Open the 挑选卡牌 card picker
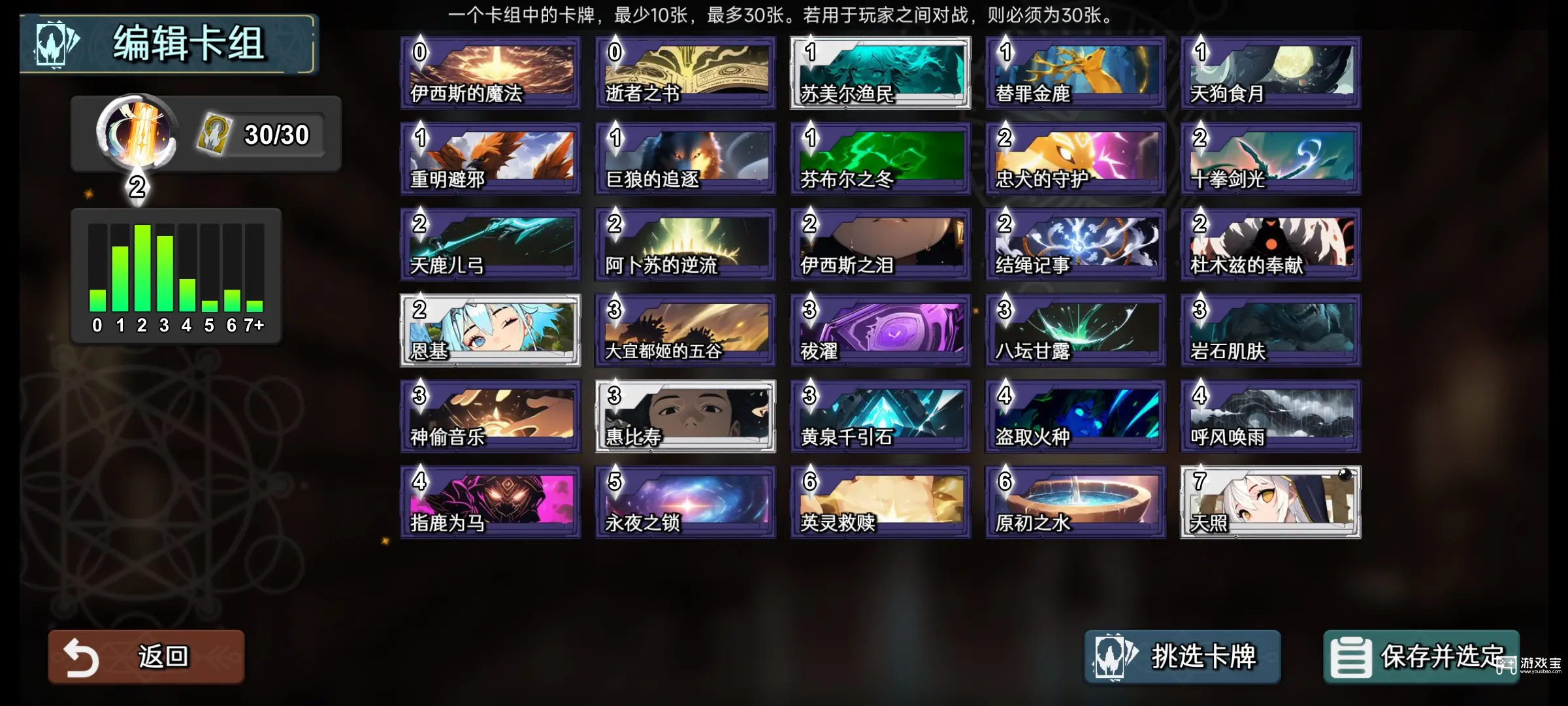This screenshot has width=1568, height=706. coord(1182,656)
